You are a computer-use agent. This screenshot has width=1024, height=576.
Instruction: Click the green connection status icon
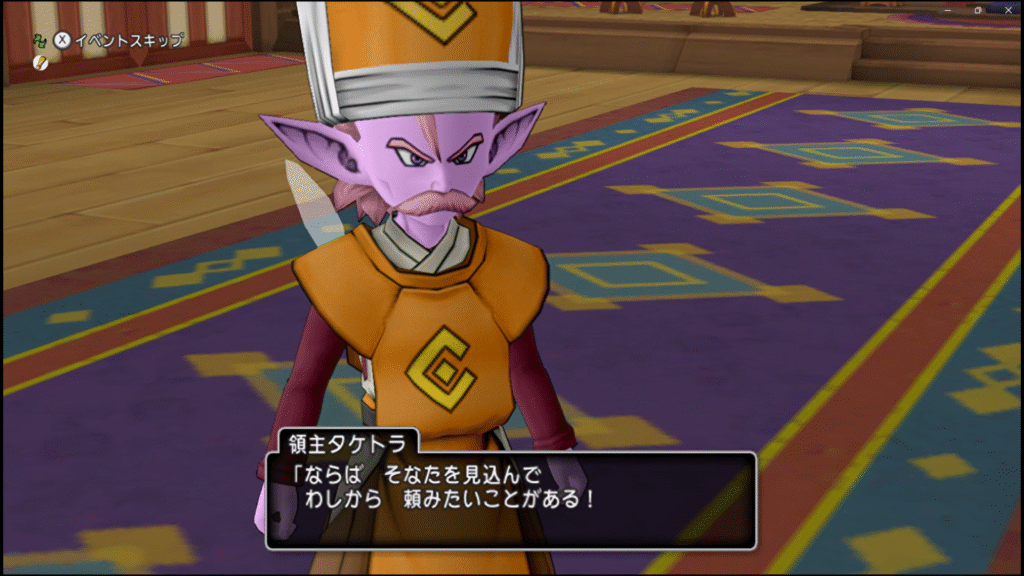tap(39, 40)
